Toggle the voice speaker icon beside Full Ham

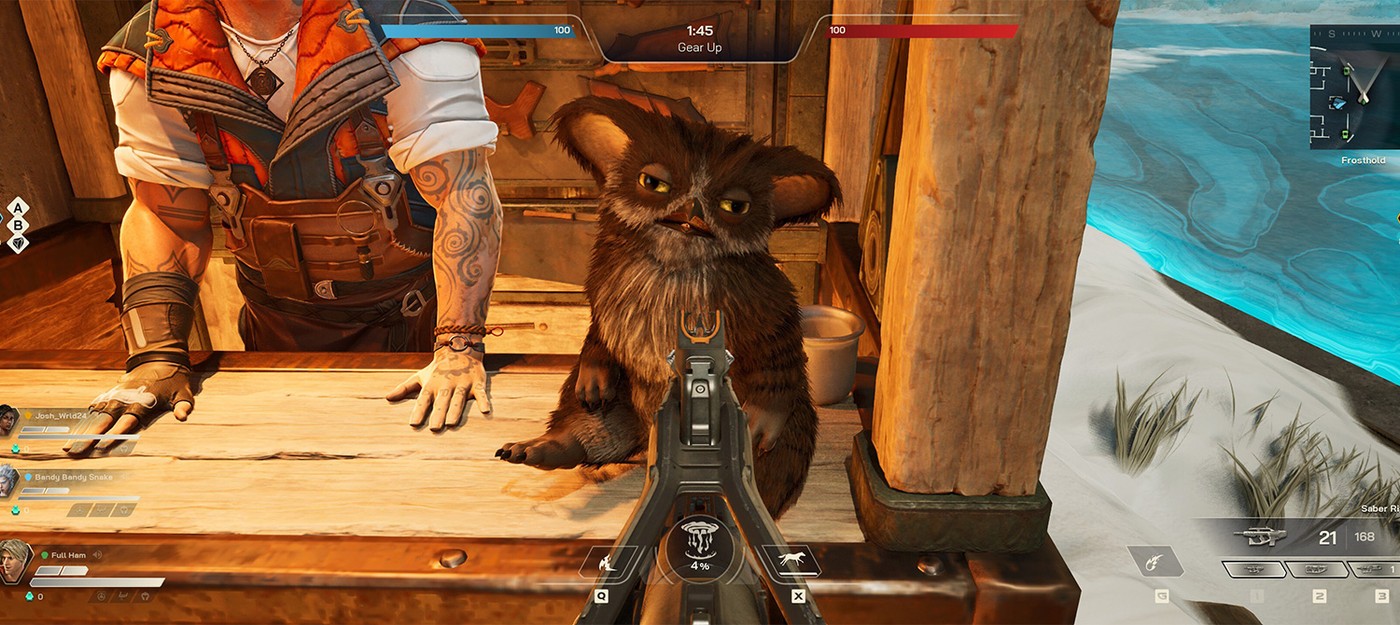pyautogui.click(x=97, y=555)
